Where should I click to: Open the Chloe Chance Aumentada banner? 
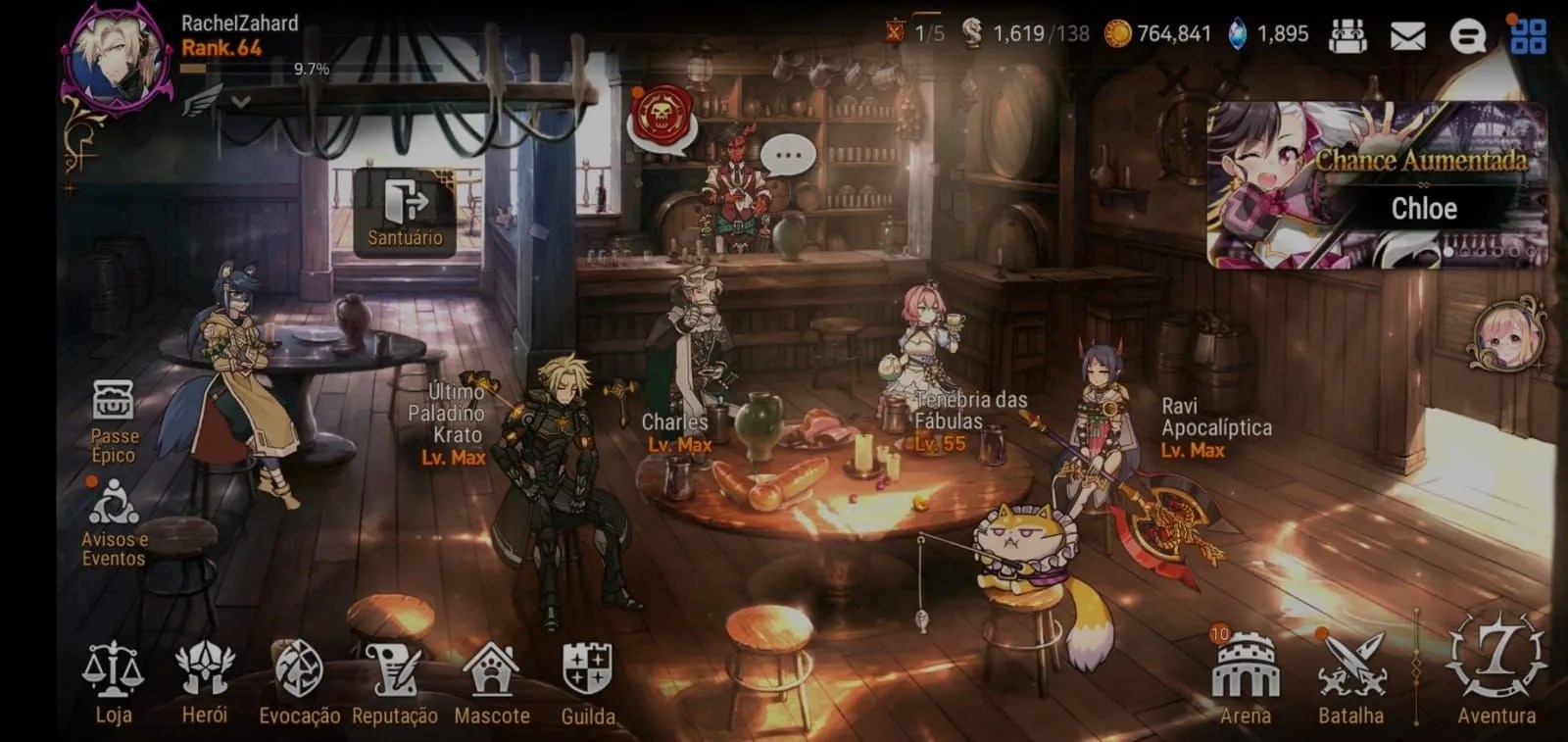(1376, 184)
